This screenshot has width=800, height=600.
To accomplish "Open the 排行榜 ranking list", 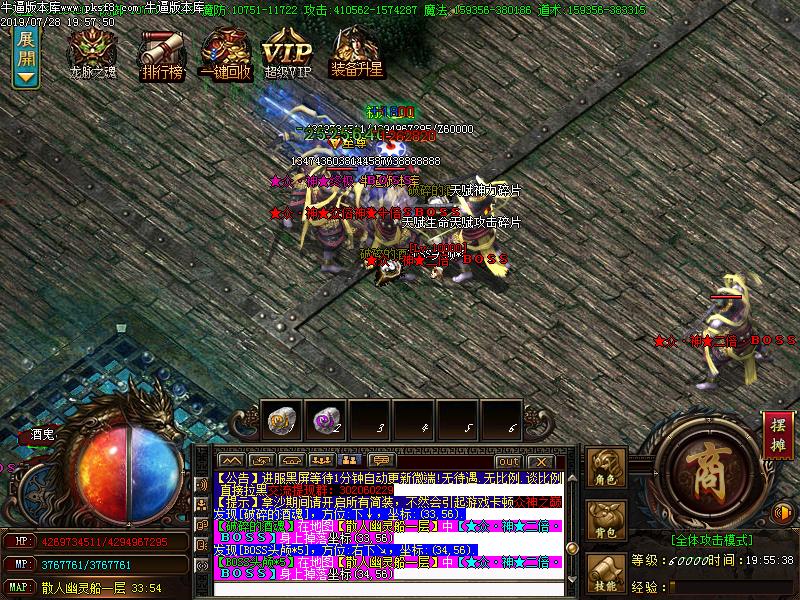I will tap(160, 52).
